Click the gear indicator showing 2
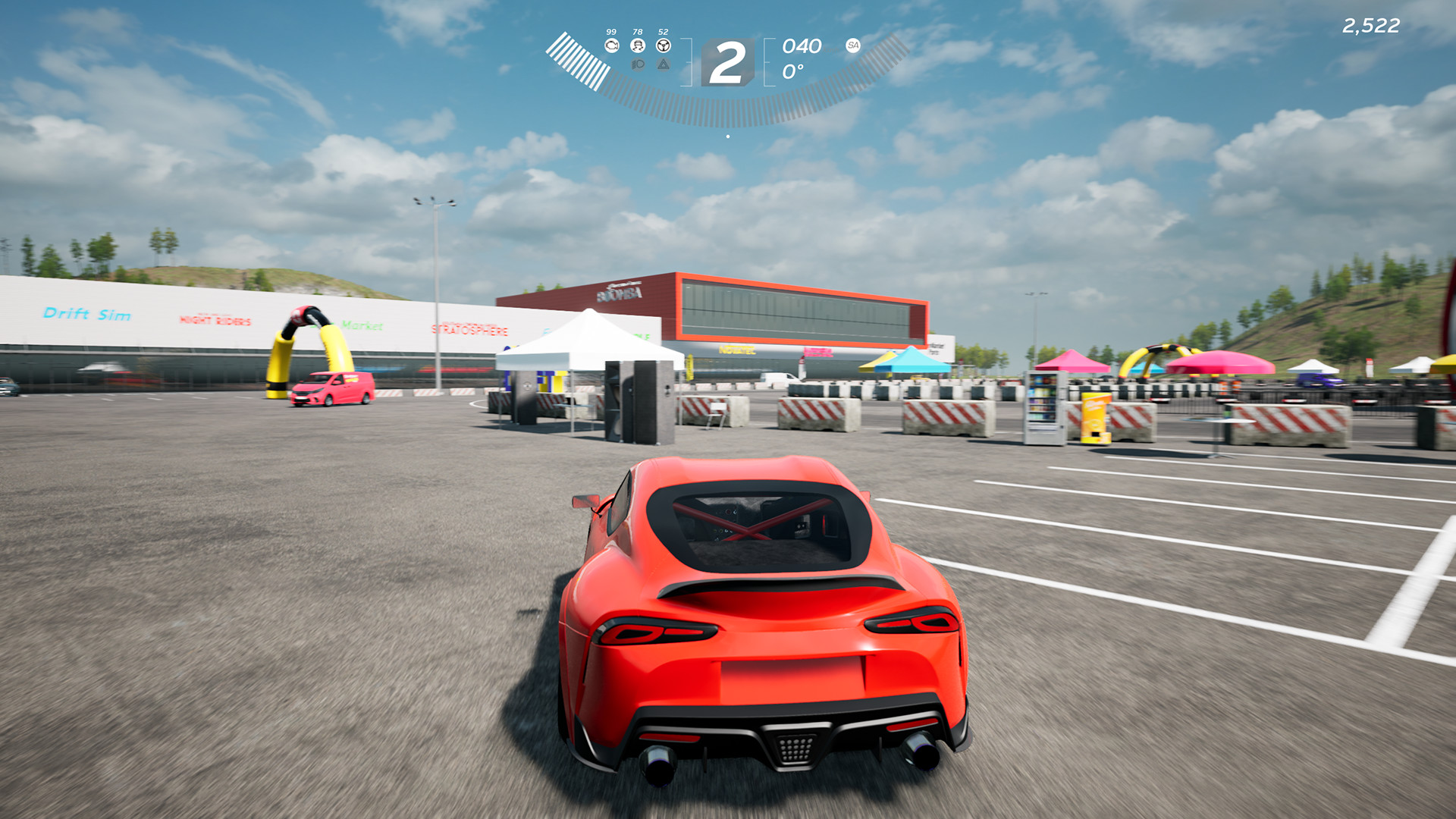 tap(728, 61)
